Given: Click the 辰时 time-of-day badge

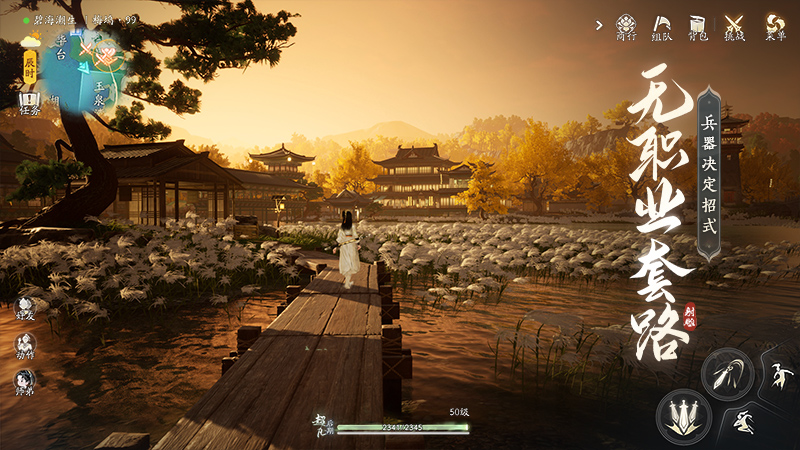Looking at the screenshot, I should coord(30,66).
